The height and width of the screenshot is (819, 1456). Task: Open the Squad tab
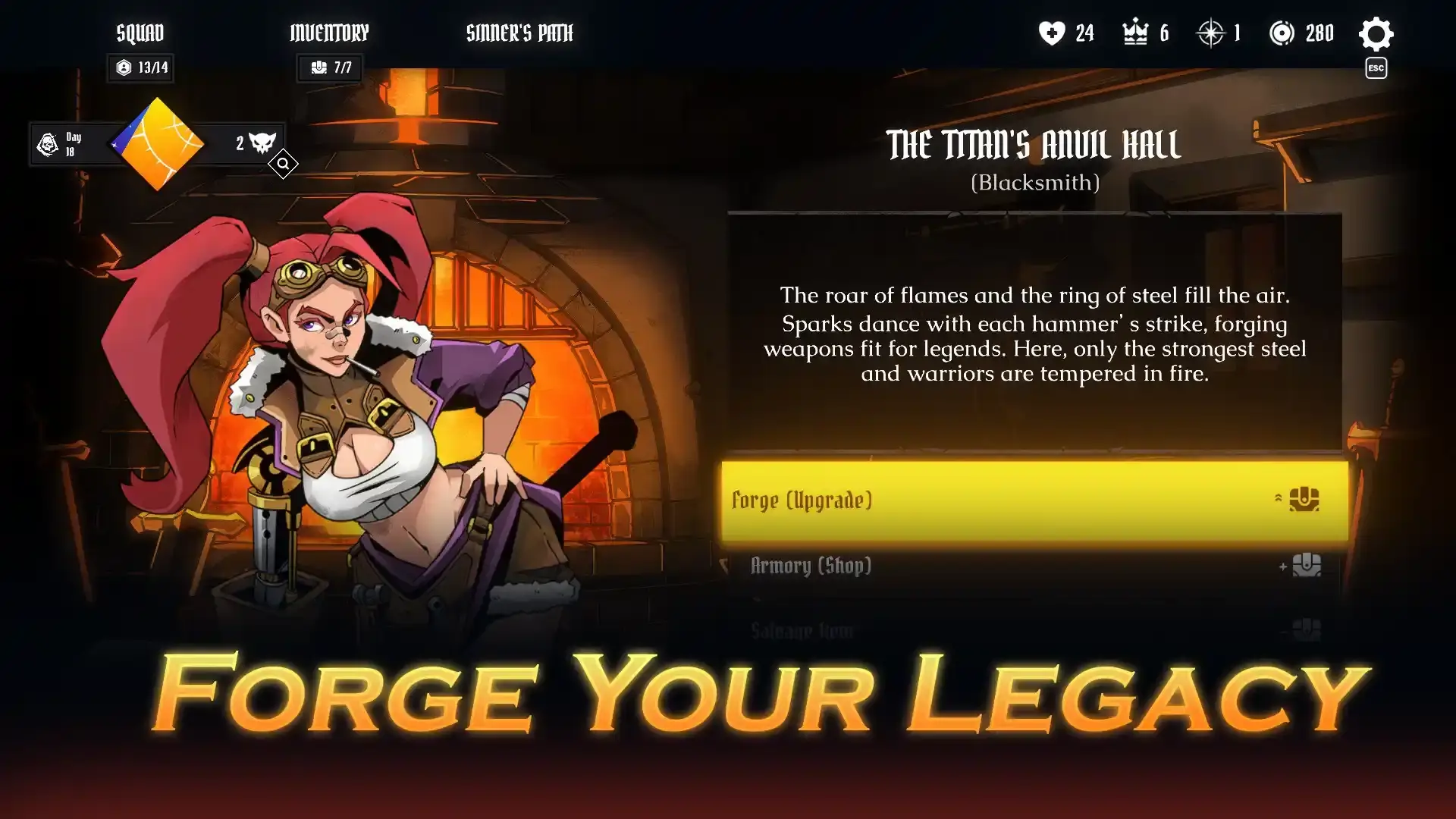[x=140, y=33]
